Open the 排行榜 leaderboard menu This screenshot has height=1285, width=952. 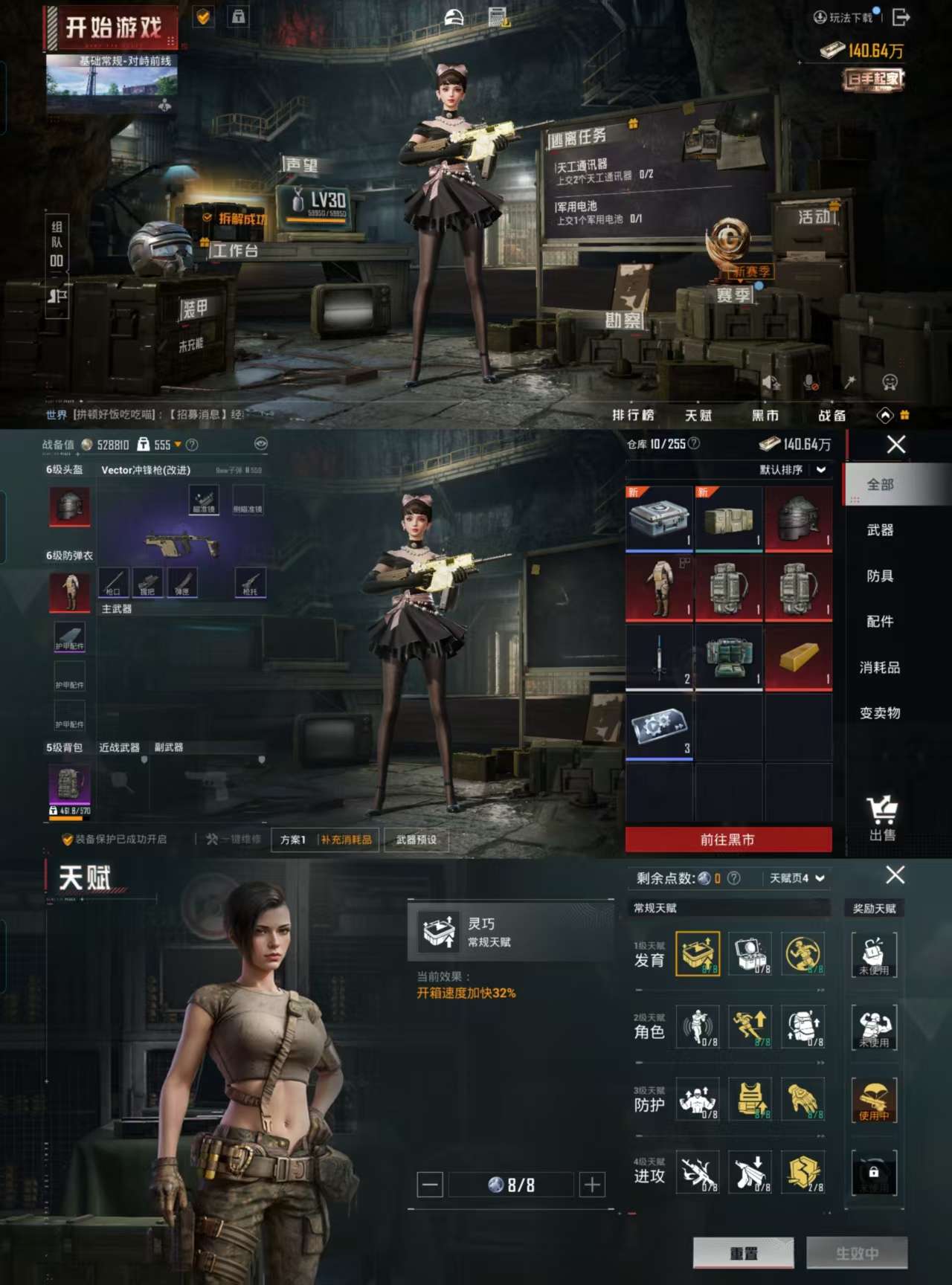(x=633, y=415)
